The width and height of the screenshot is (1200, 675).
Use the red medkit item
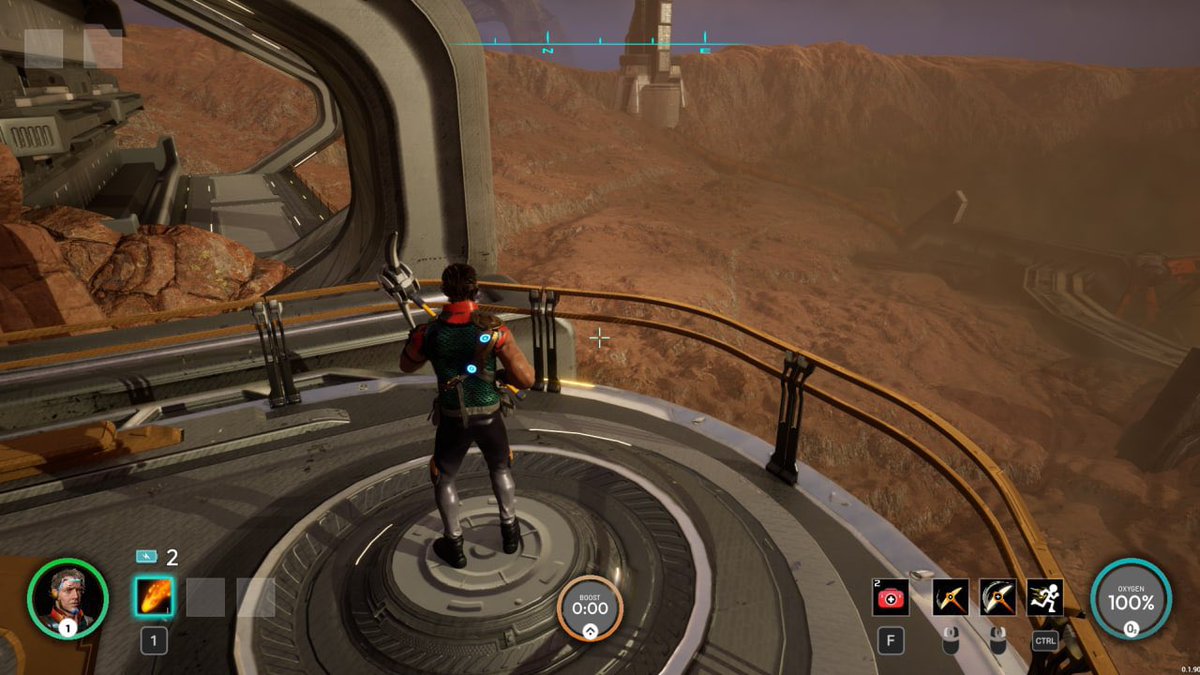click(x=891, y=597)
